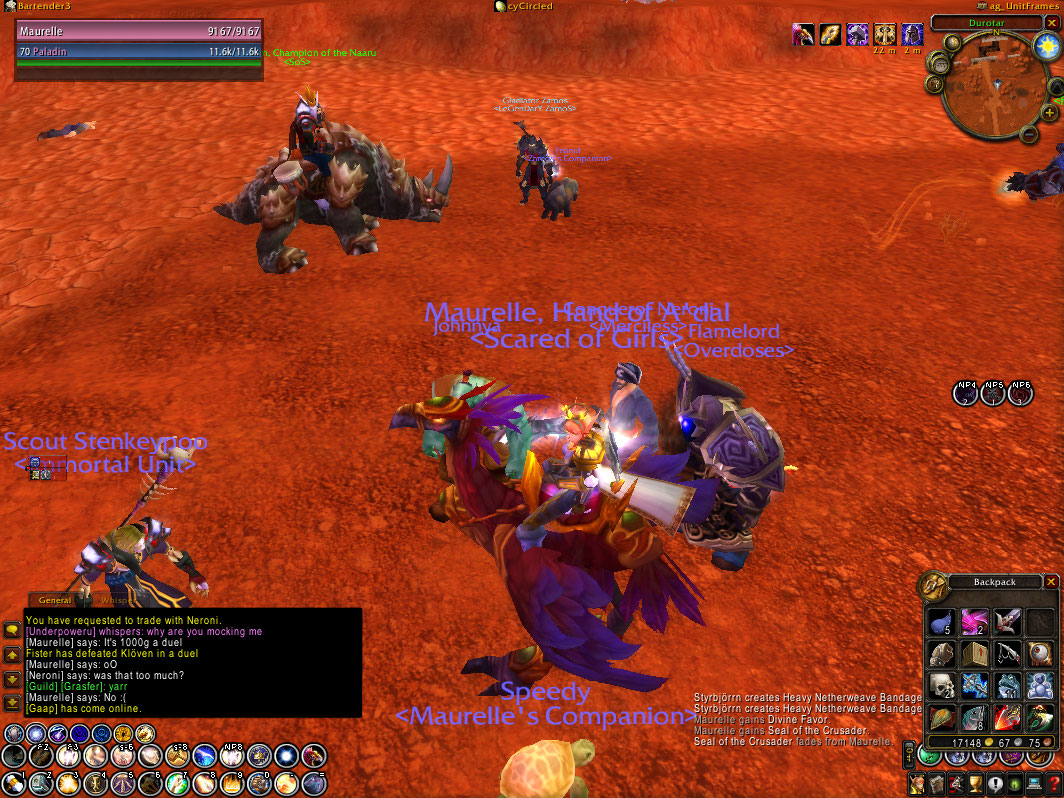
Task: Open the character info micro button
Action: pyautogui.click(x=918, y=784)
